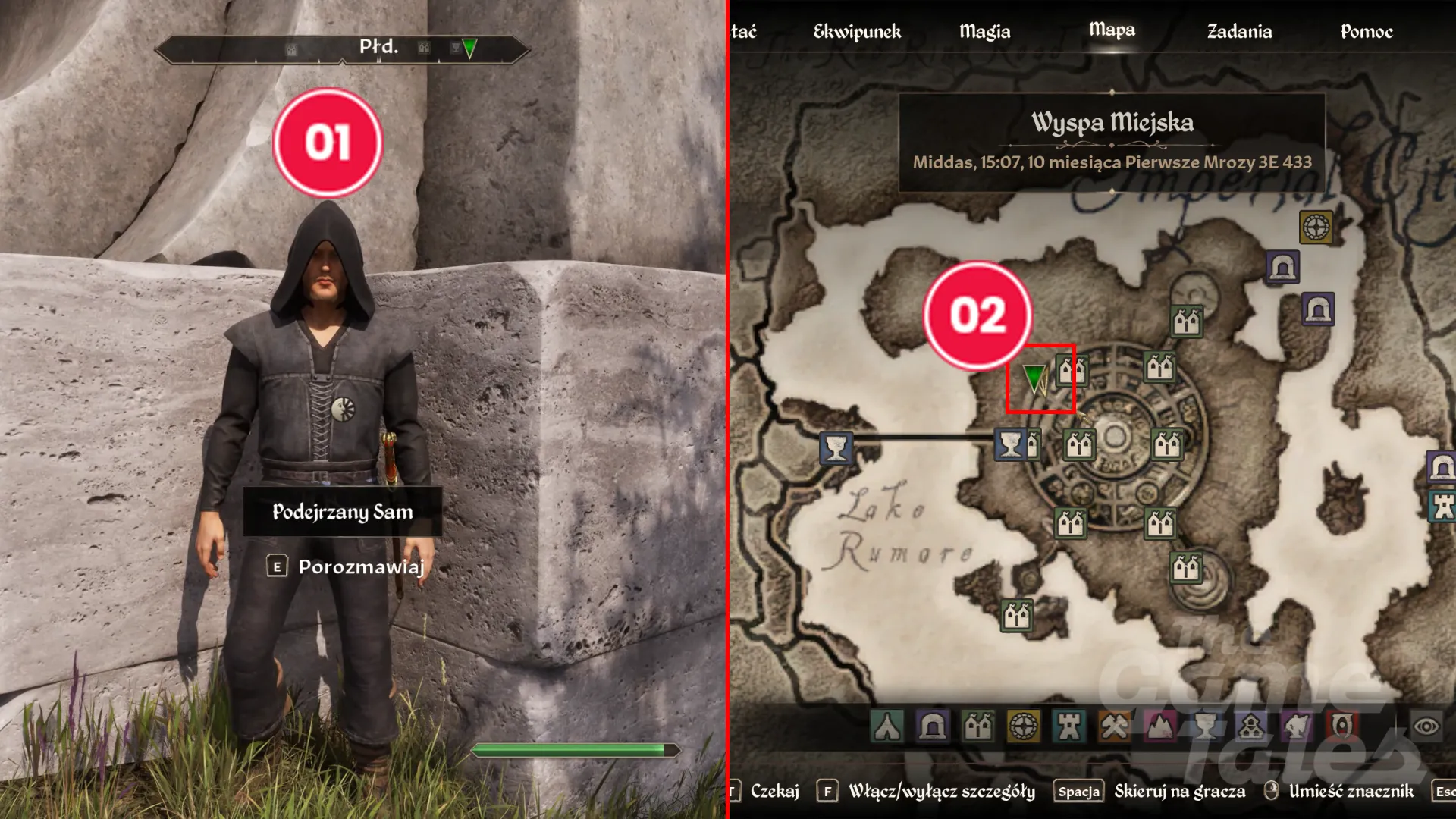Toggle the tent camp map filter

point(886,726)
